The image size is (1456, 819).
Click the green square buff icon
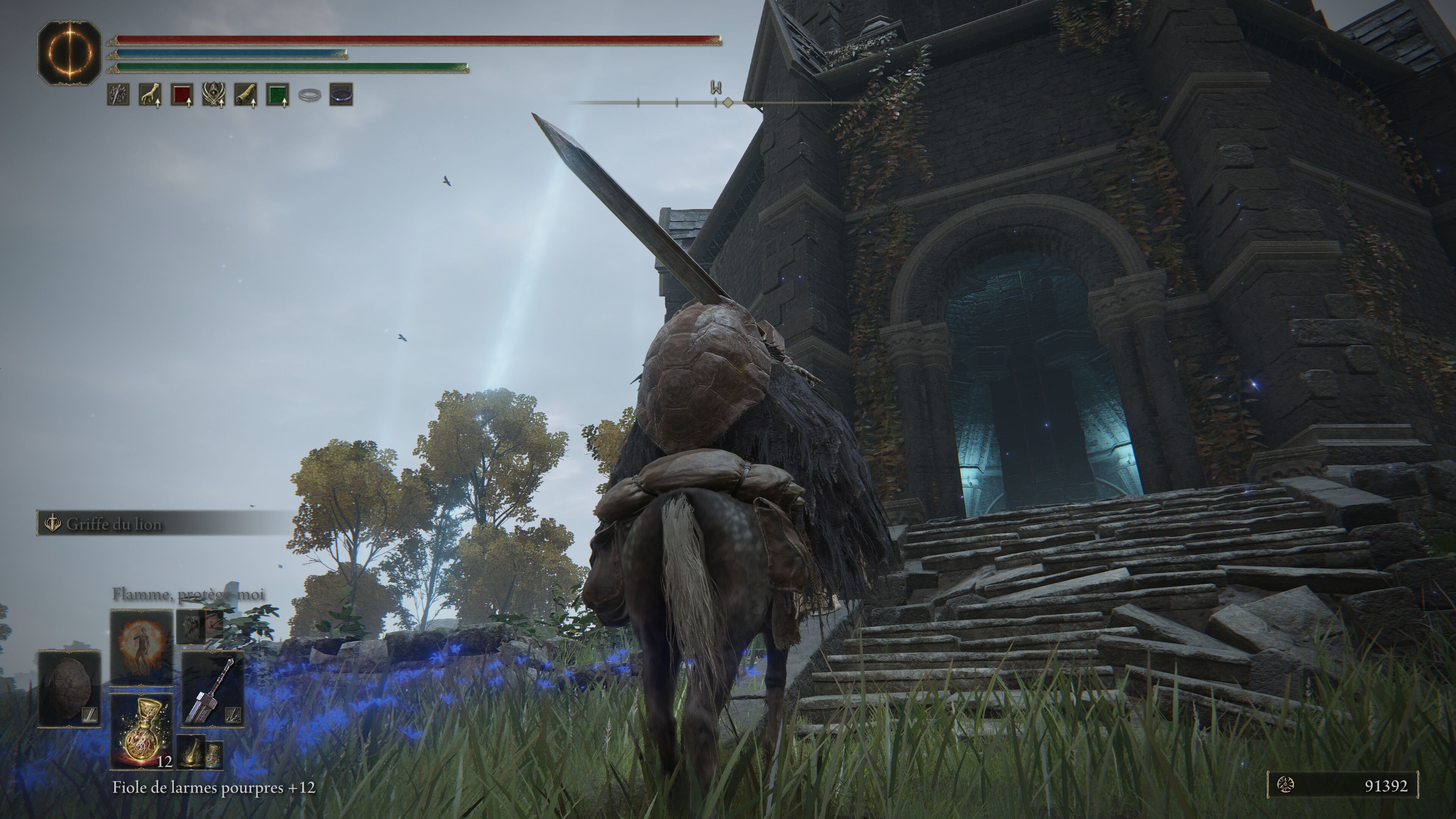point(278,95)
